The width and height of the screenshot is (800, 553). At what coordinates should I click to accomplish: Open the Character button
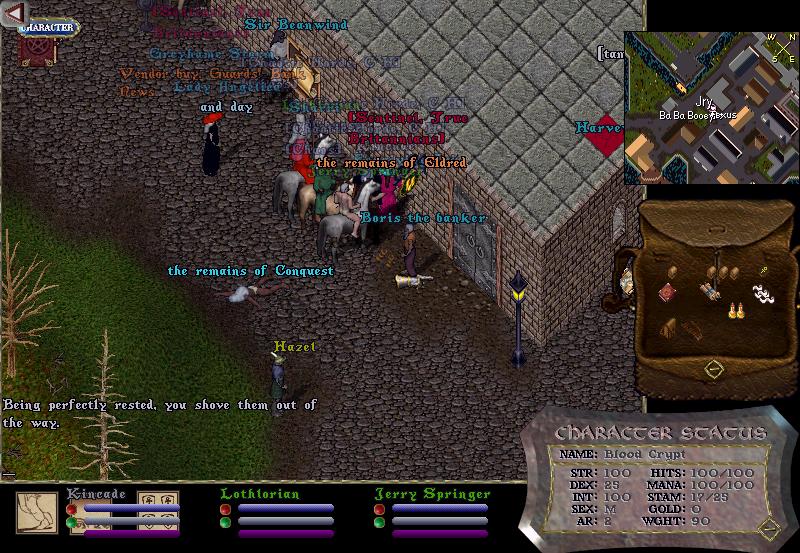point(47,27)
